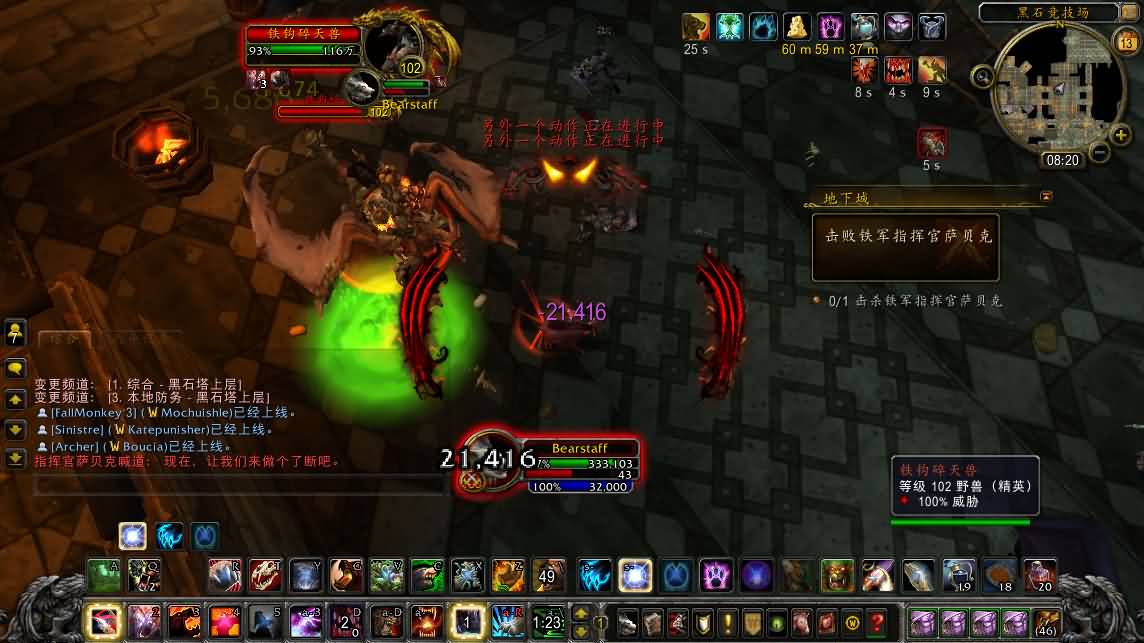Click the gold coin shop micro button
The height and width of the screenshot is (643, 1144).
[x=852, y=620]
